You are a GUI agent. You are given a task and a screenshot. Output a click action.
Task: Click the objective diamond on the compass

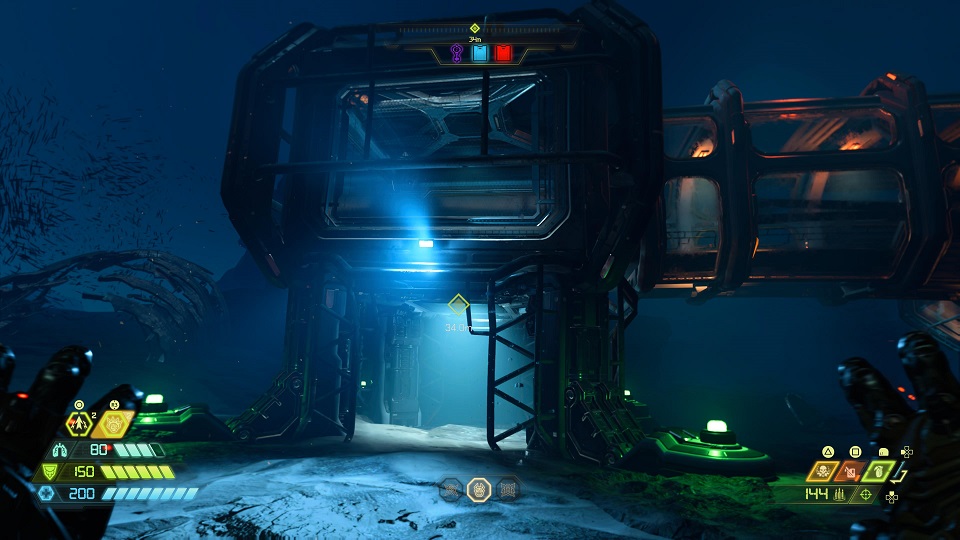(475, 28)
